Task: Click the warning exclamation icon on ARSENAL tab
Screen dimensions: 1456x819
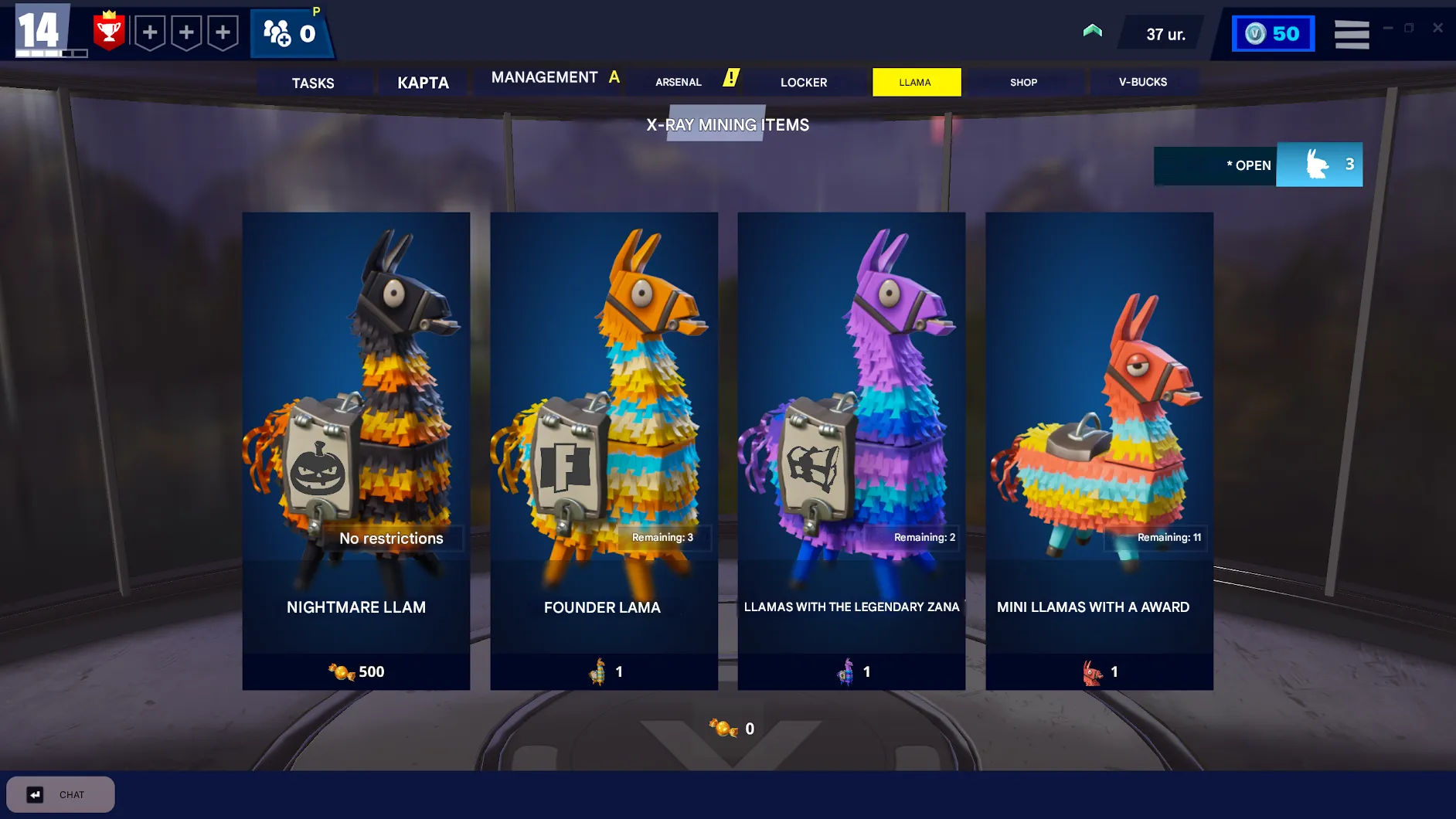Action: (730, 77)
